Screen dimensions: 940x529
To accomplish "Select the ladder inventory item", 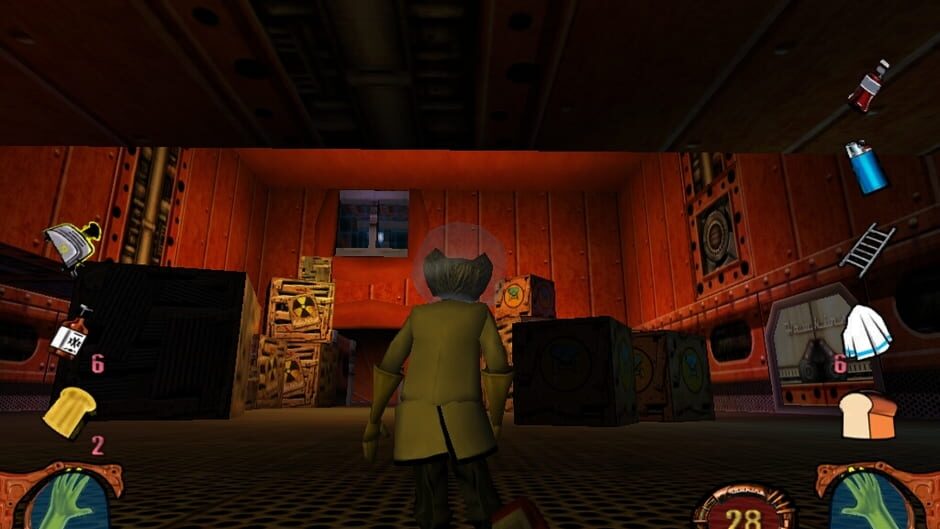I will click(x=867, y=248).
